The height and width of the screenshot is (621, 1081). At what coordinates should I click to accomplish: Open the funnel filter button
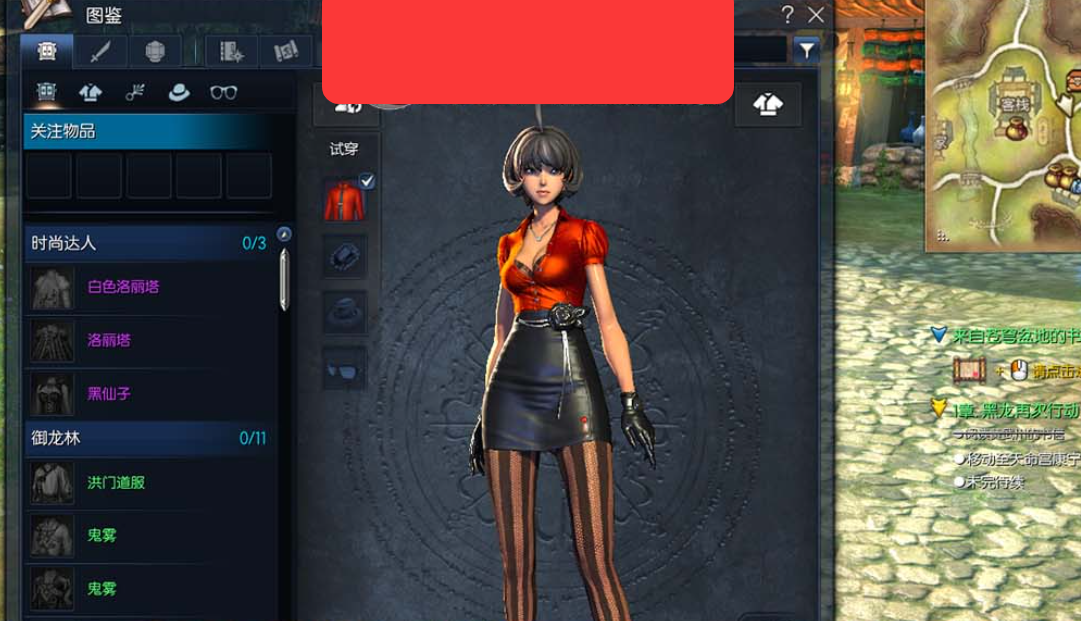coord(806,50)
